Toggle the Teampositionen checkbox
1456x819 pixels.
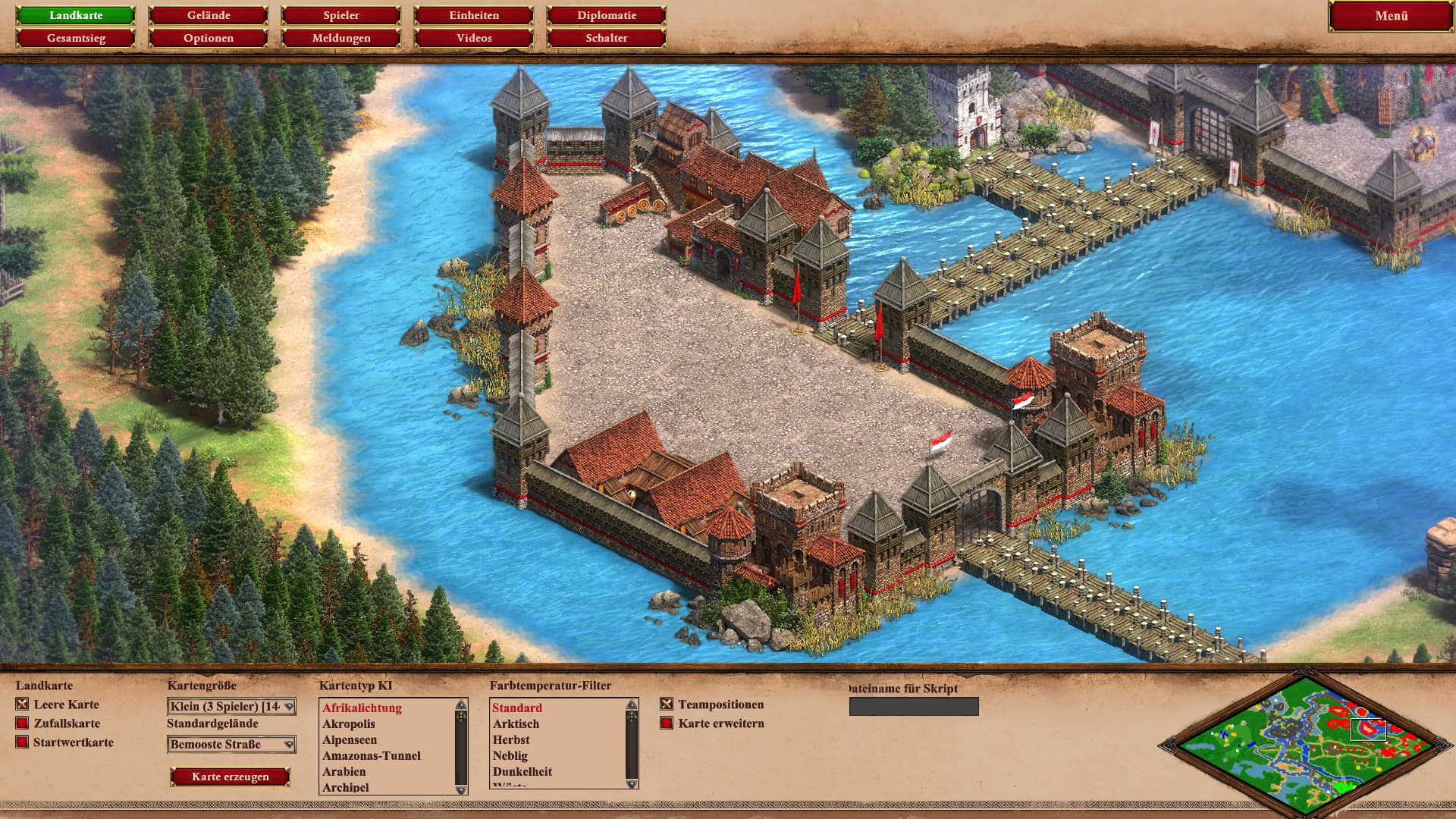pos(667,704)
